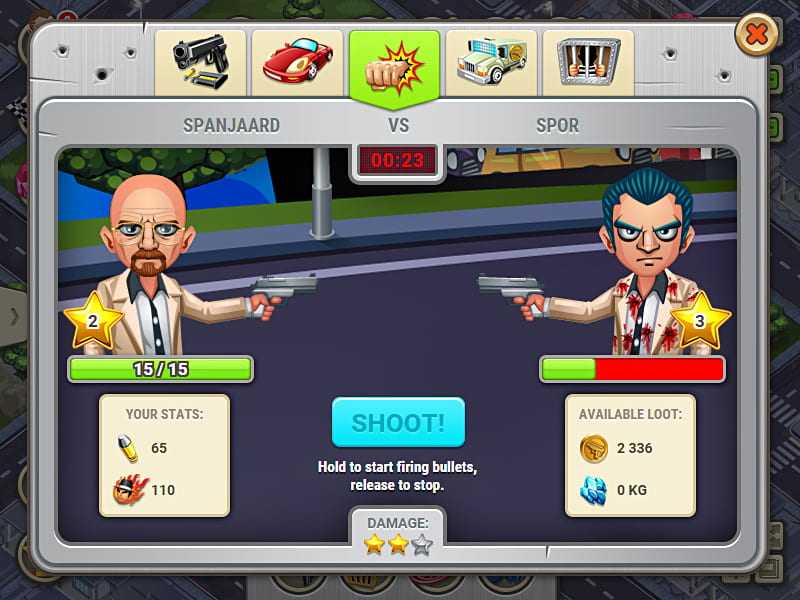Open the jail bars prison tab
Screen dimensions: 800x600
(x=588, y=62)
